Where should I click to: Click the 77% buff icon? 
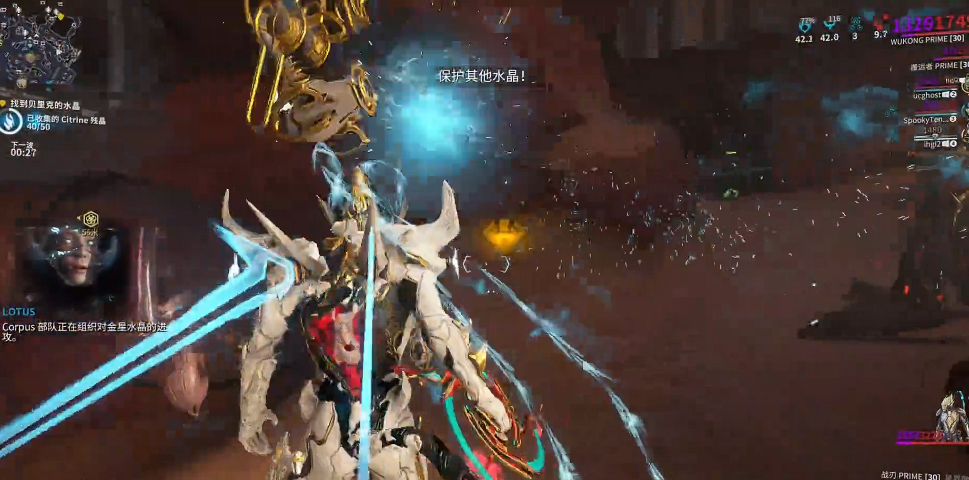point(805,26)
